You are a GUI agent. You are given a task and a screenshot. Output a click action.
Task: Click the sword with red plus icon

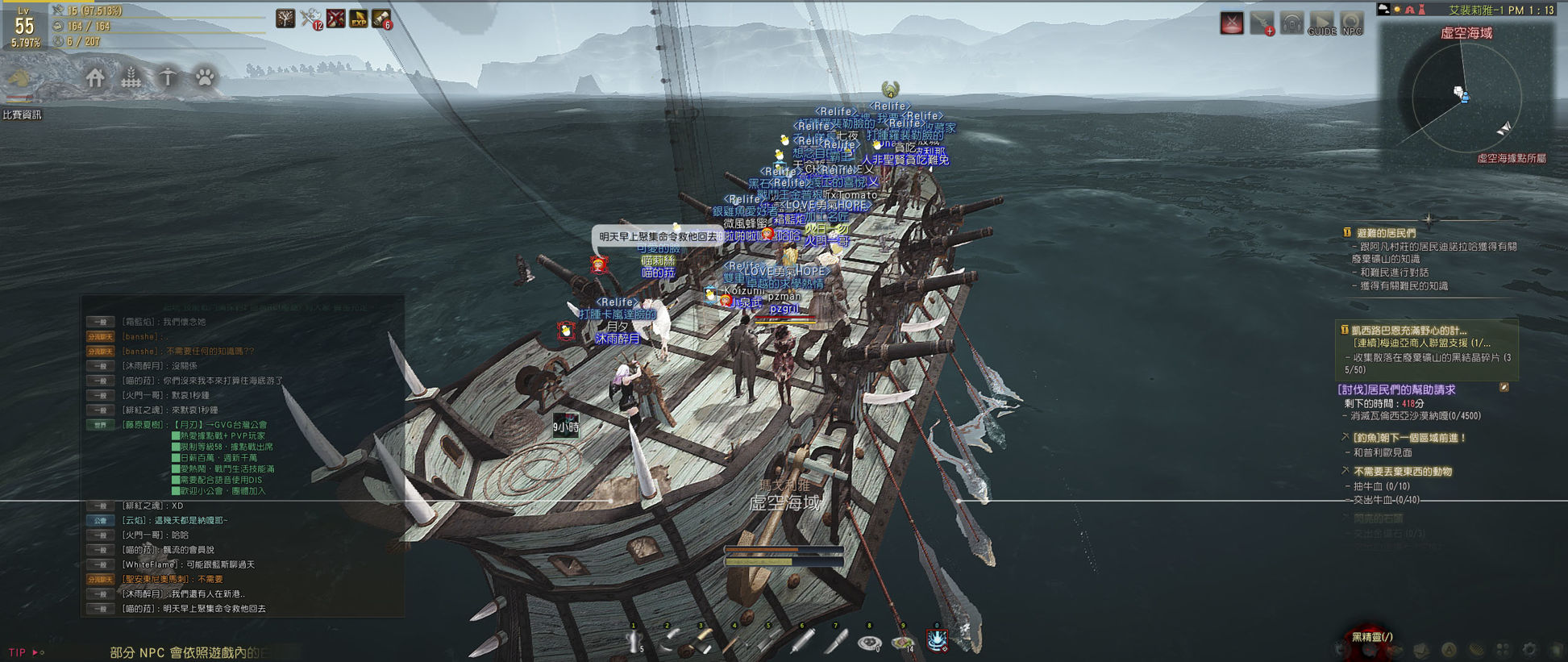tap(1262, 23)
